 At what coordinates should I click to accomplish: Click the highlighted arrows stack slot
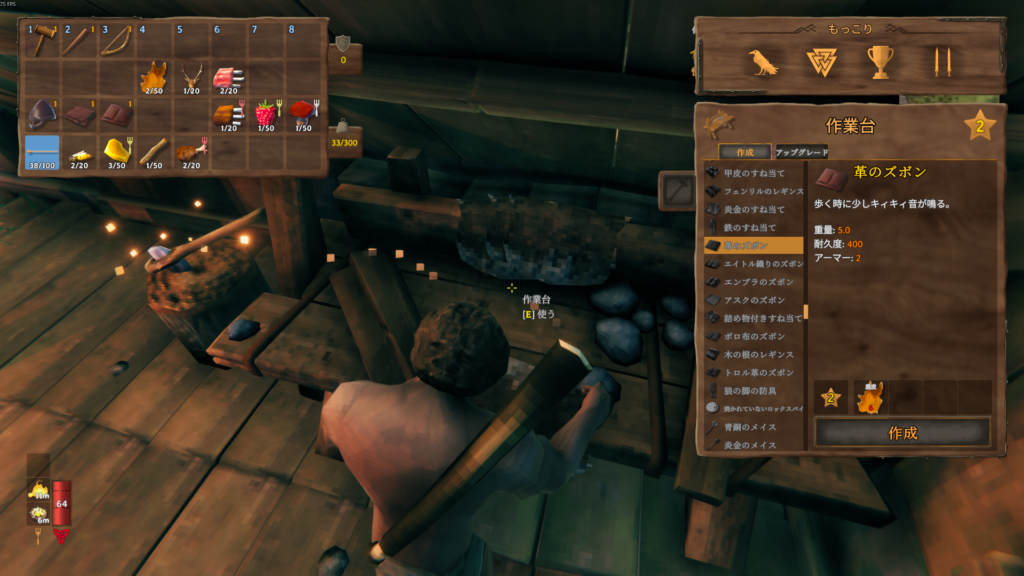pos(43,152)
